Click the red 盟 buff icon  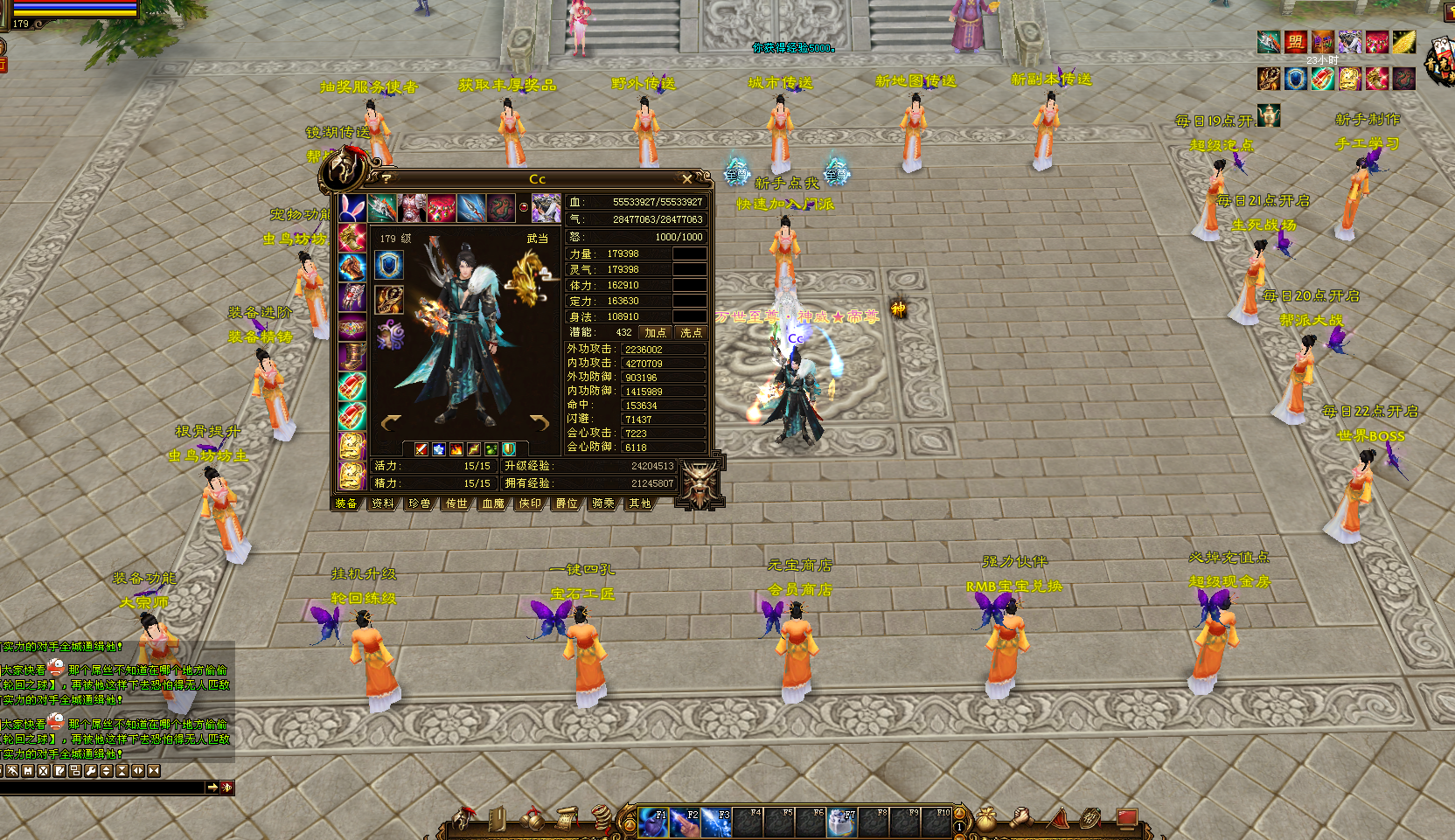pos(1295,42)
